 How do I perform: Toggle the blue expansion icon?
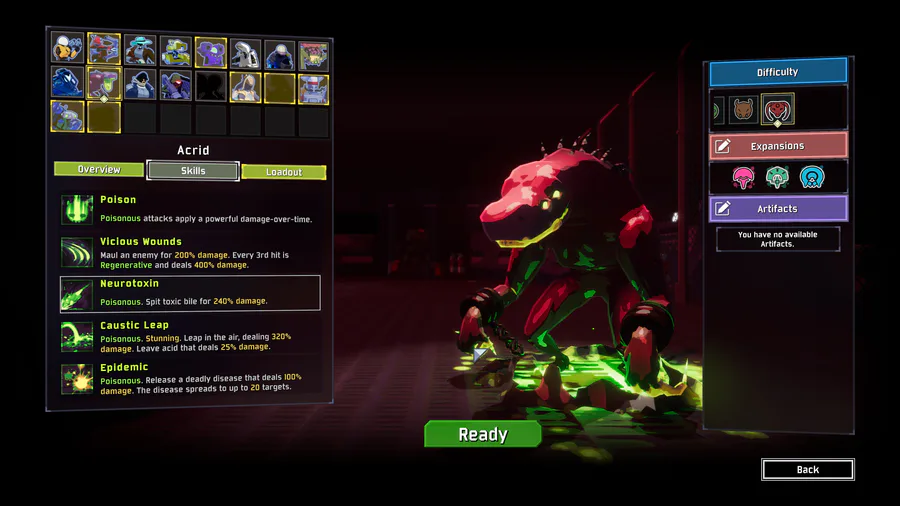pos(813,178)
